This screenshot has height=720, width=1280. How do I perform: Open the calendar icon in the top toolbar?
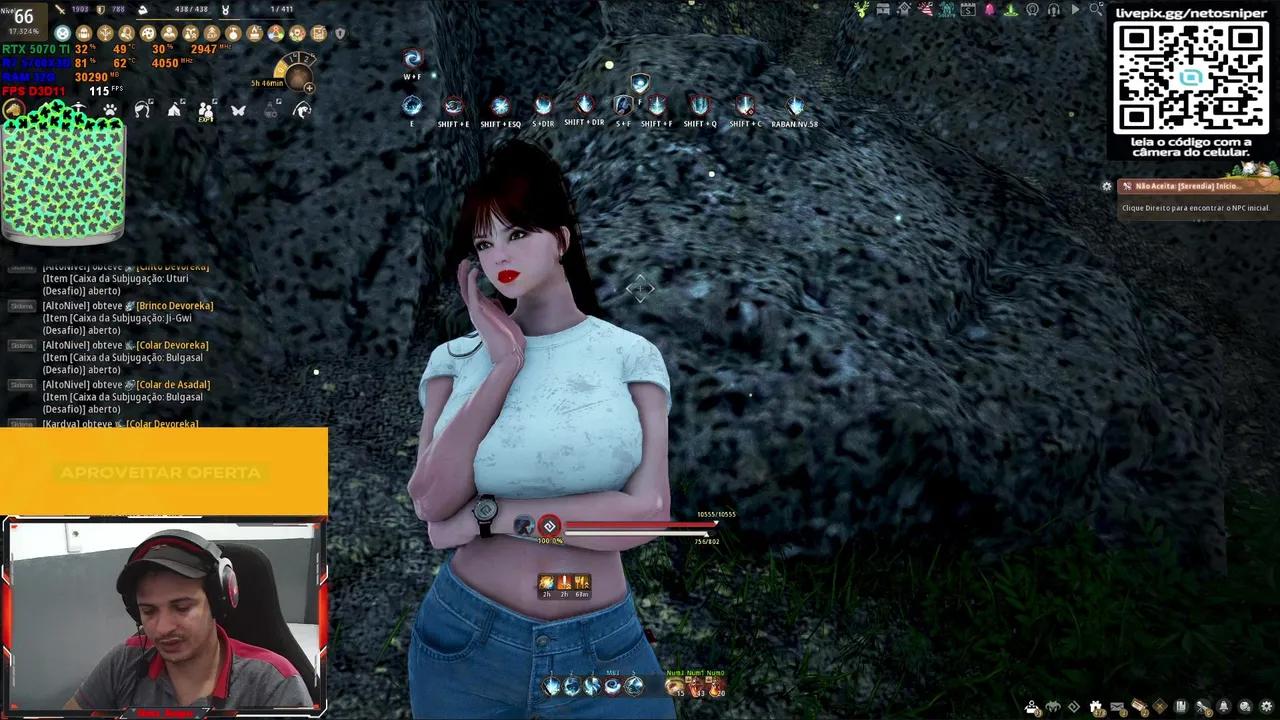point(969,9)
